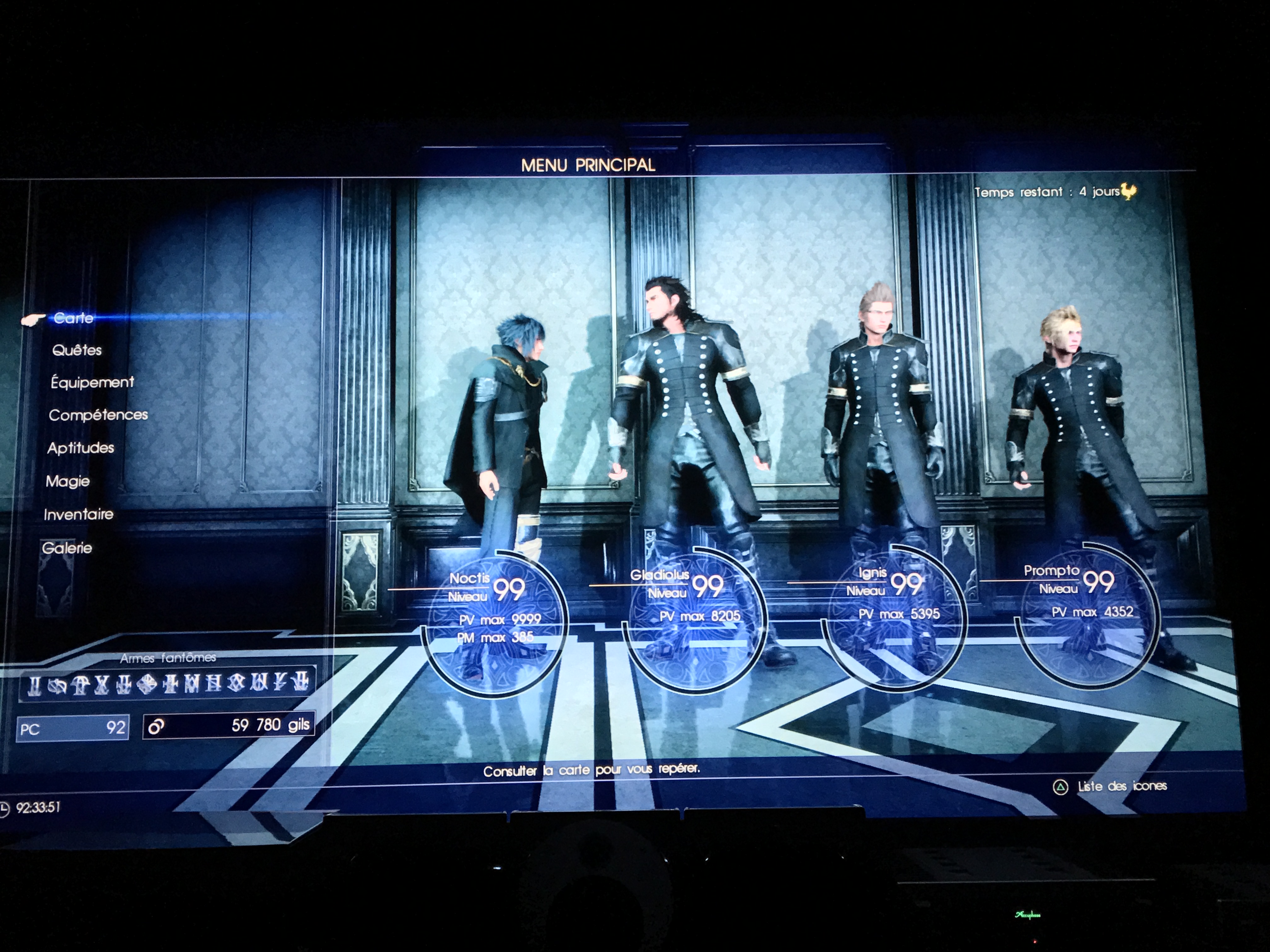Open the Carte menu entry
The width and height of the screenshot is (1270, 952).
tap(73, 318)
